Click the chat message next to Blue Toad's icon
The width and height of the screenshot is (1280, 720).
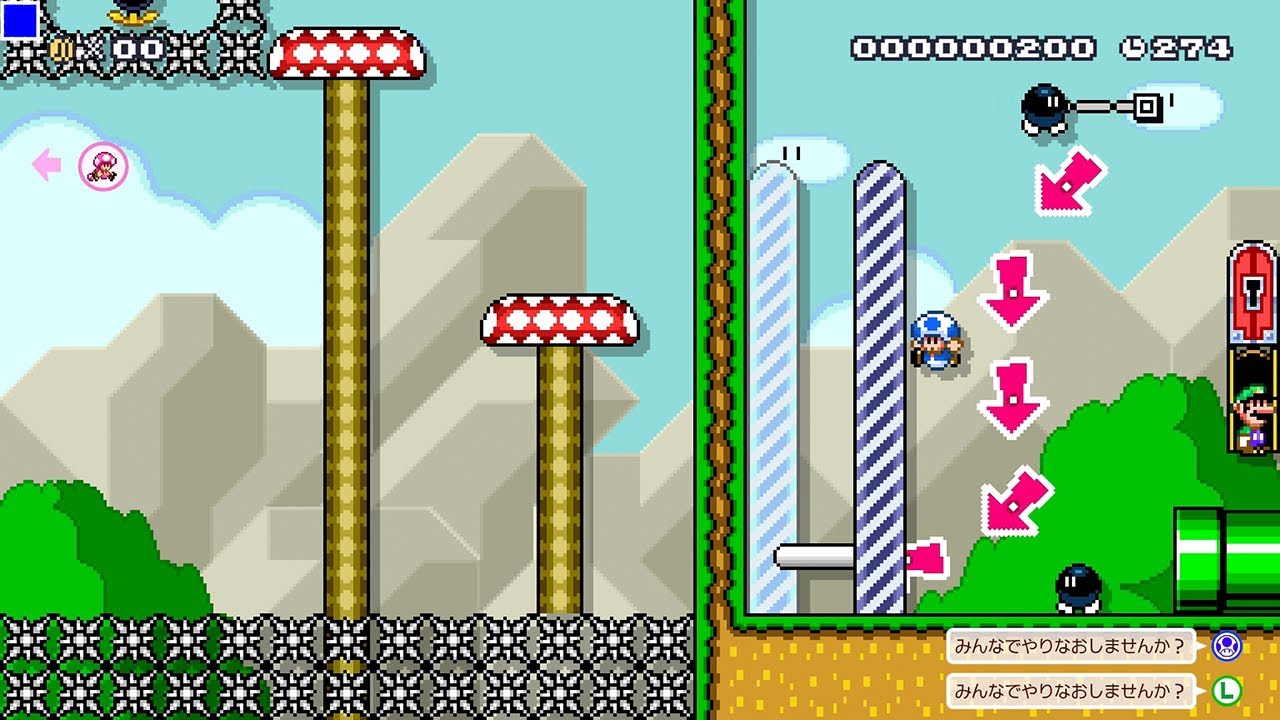(x=1071, y=646)
